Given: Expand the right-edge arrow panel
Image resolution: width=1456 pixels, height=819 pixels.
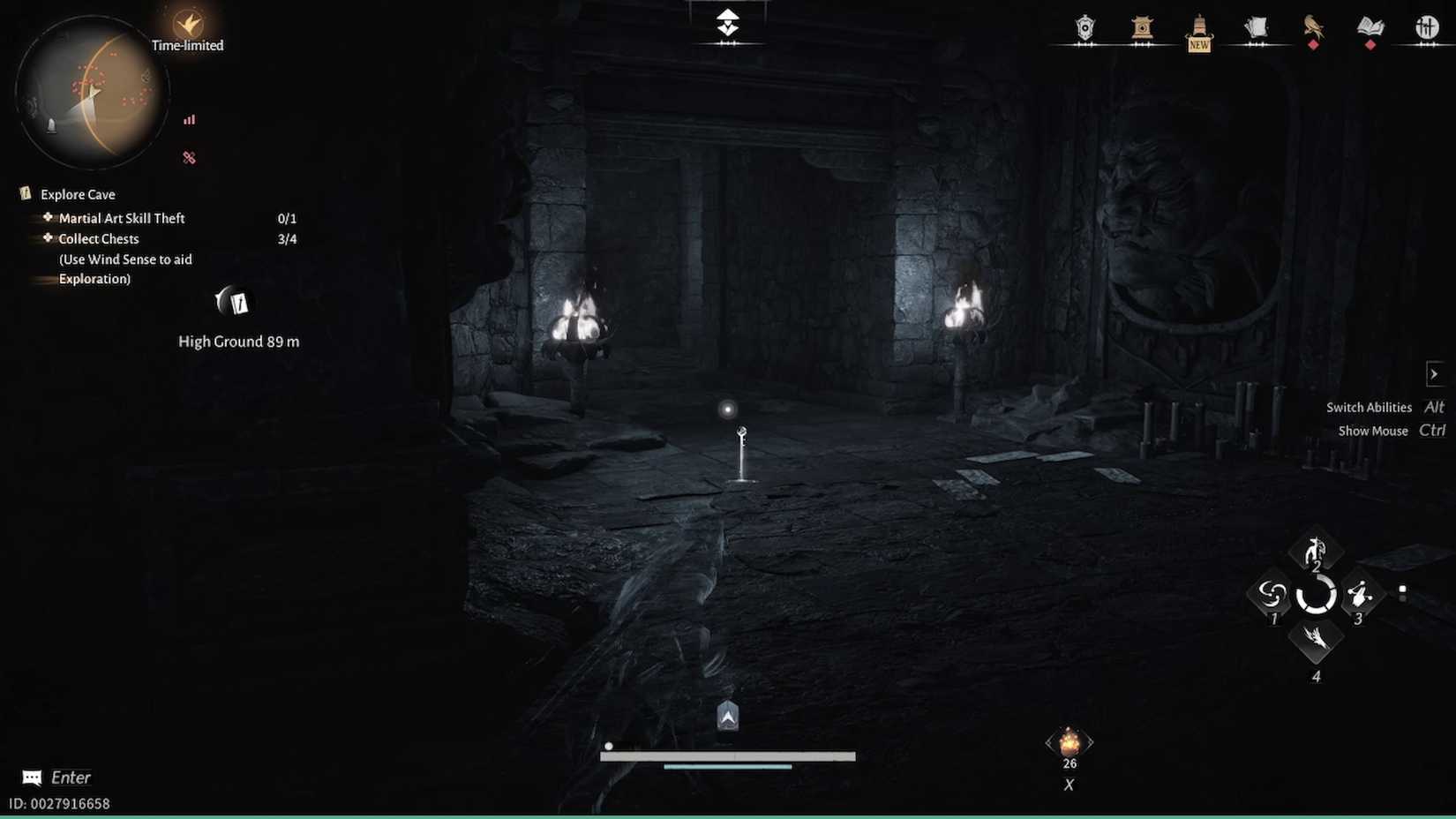Looking at the screenshot, I should click(x=1437, y=373).
